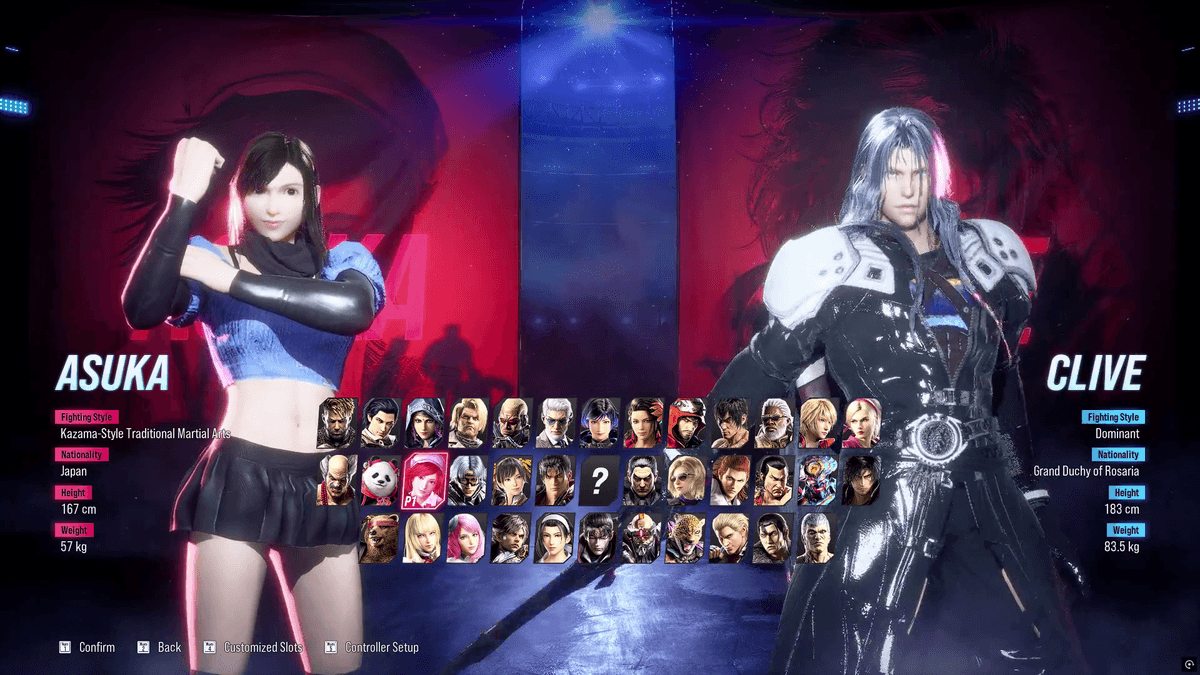The image size is (1200, 675).
Task: Pick Jun with the white headband
Action: 555,539
